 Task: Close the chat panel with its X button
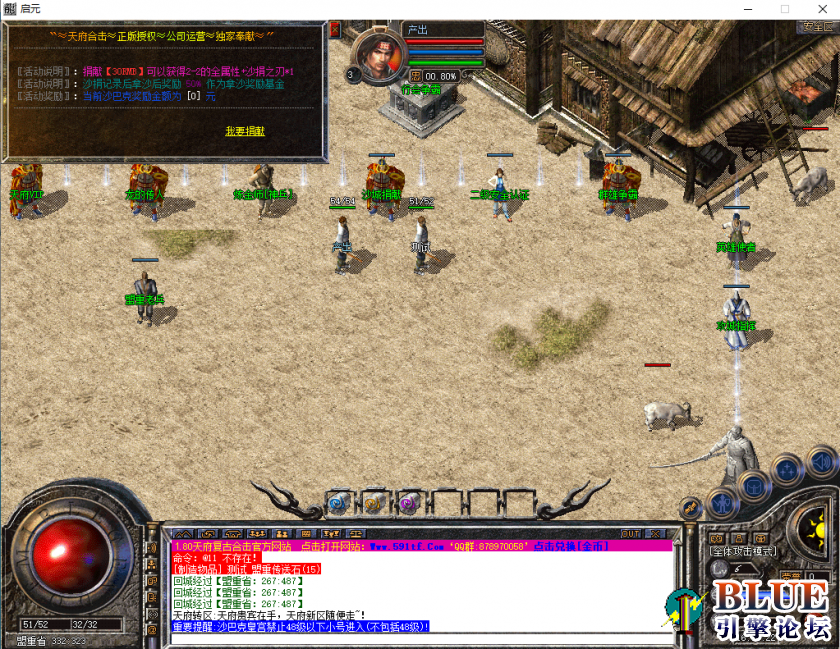pos(658,534)
